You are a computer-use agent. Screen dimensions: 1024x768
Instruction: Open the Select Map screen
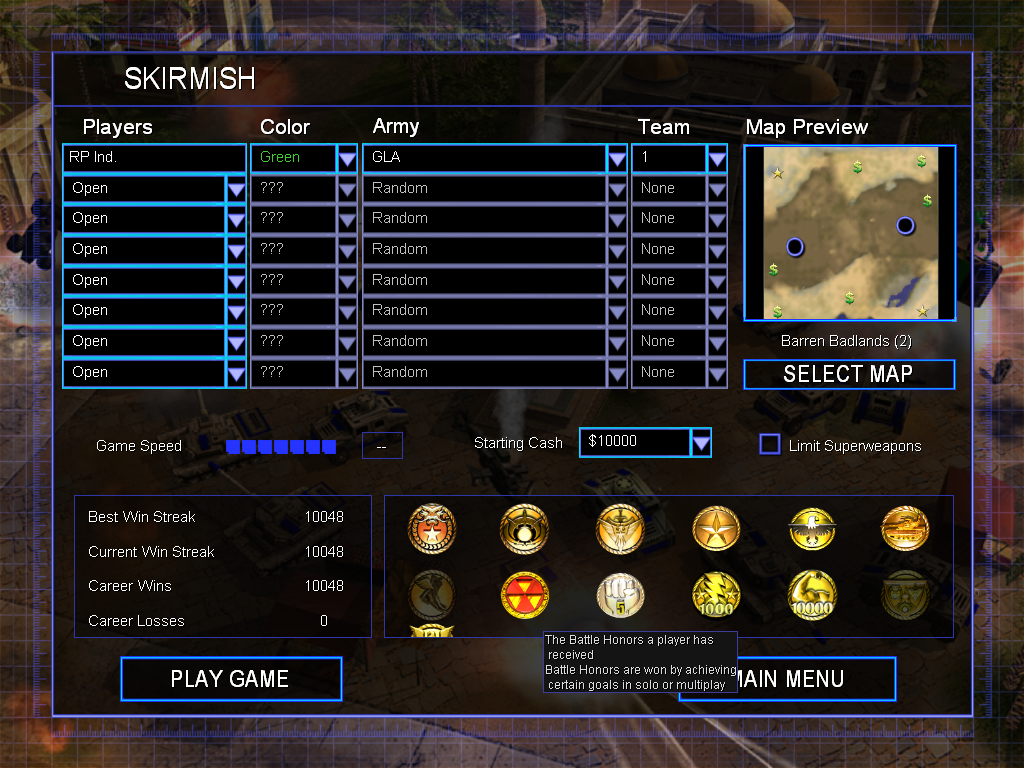(848, 374)
